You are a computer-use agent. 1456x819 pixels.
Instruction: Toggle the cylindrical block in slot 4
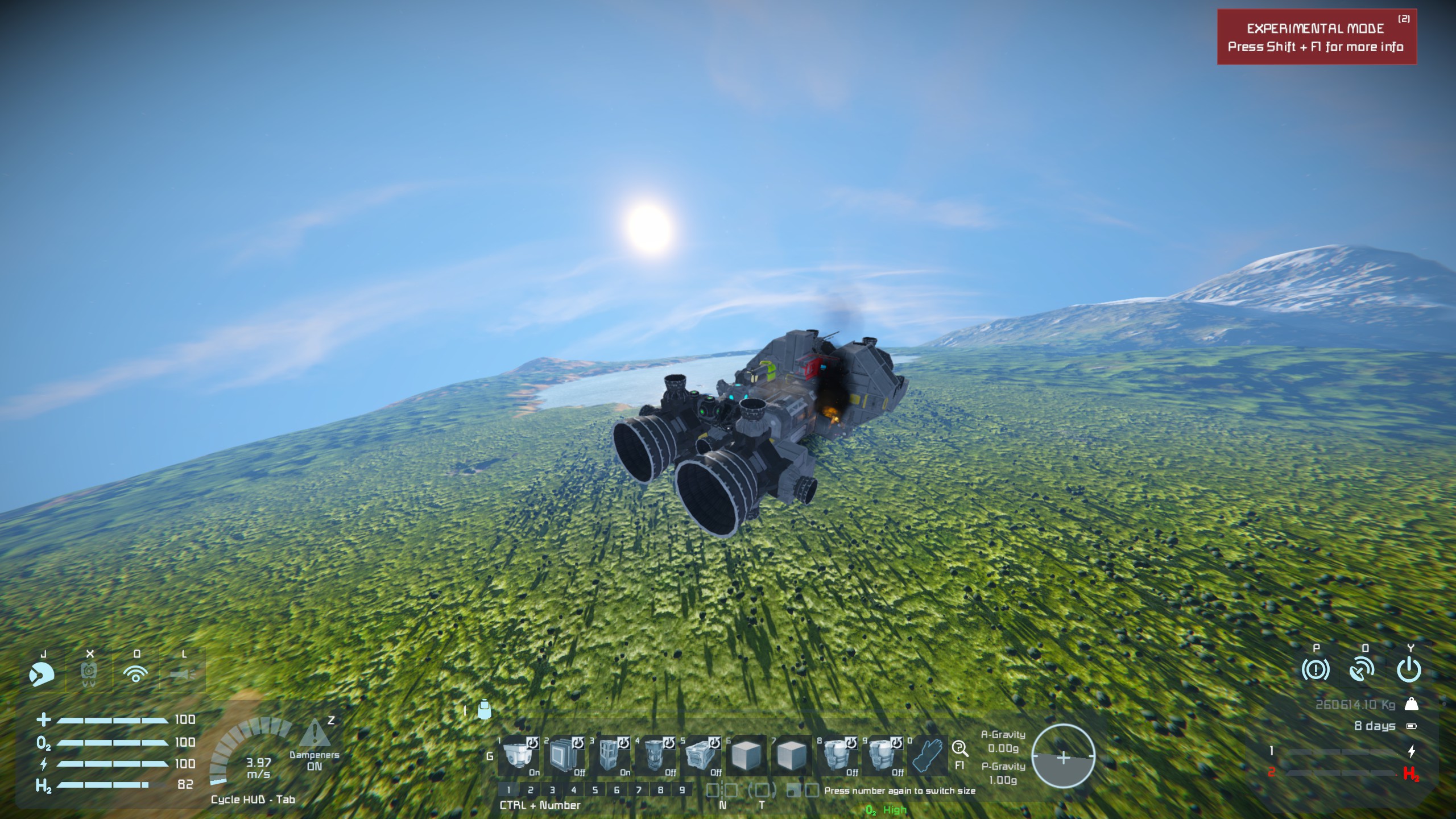[x=655, y=755]
